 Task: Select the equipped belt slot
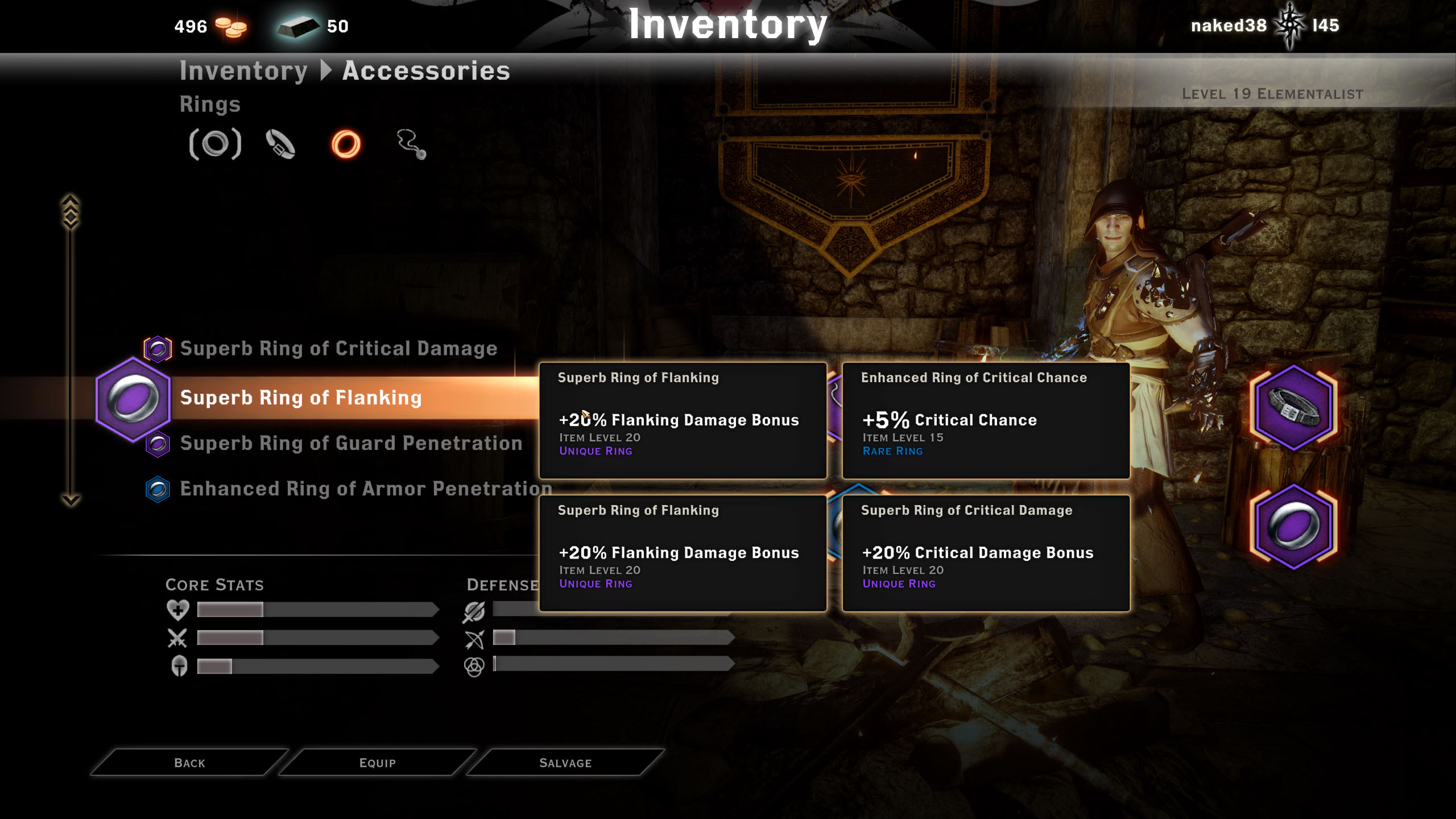(1293, 407)
